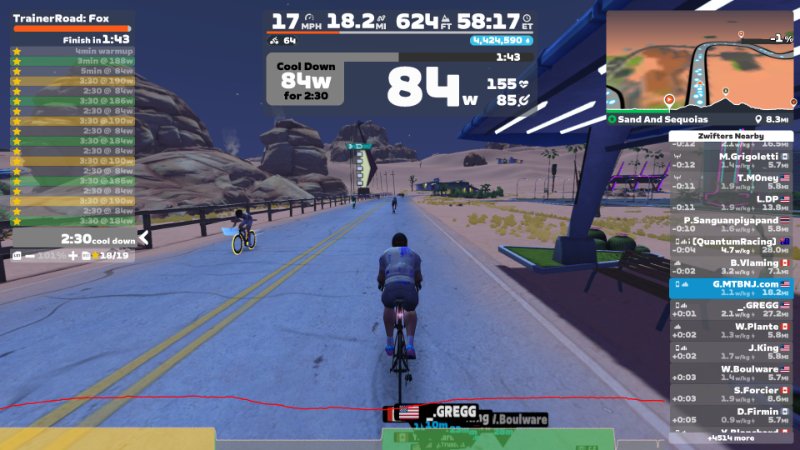Collapse the workout panel with the arrow

point(143,239)
